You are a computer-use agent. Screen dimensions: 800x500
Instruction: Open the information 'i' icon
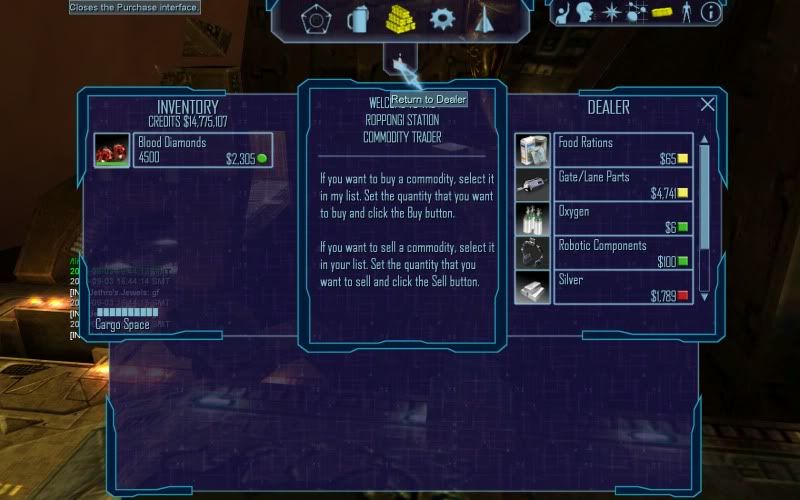tap(711, 13)
